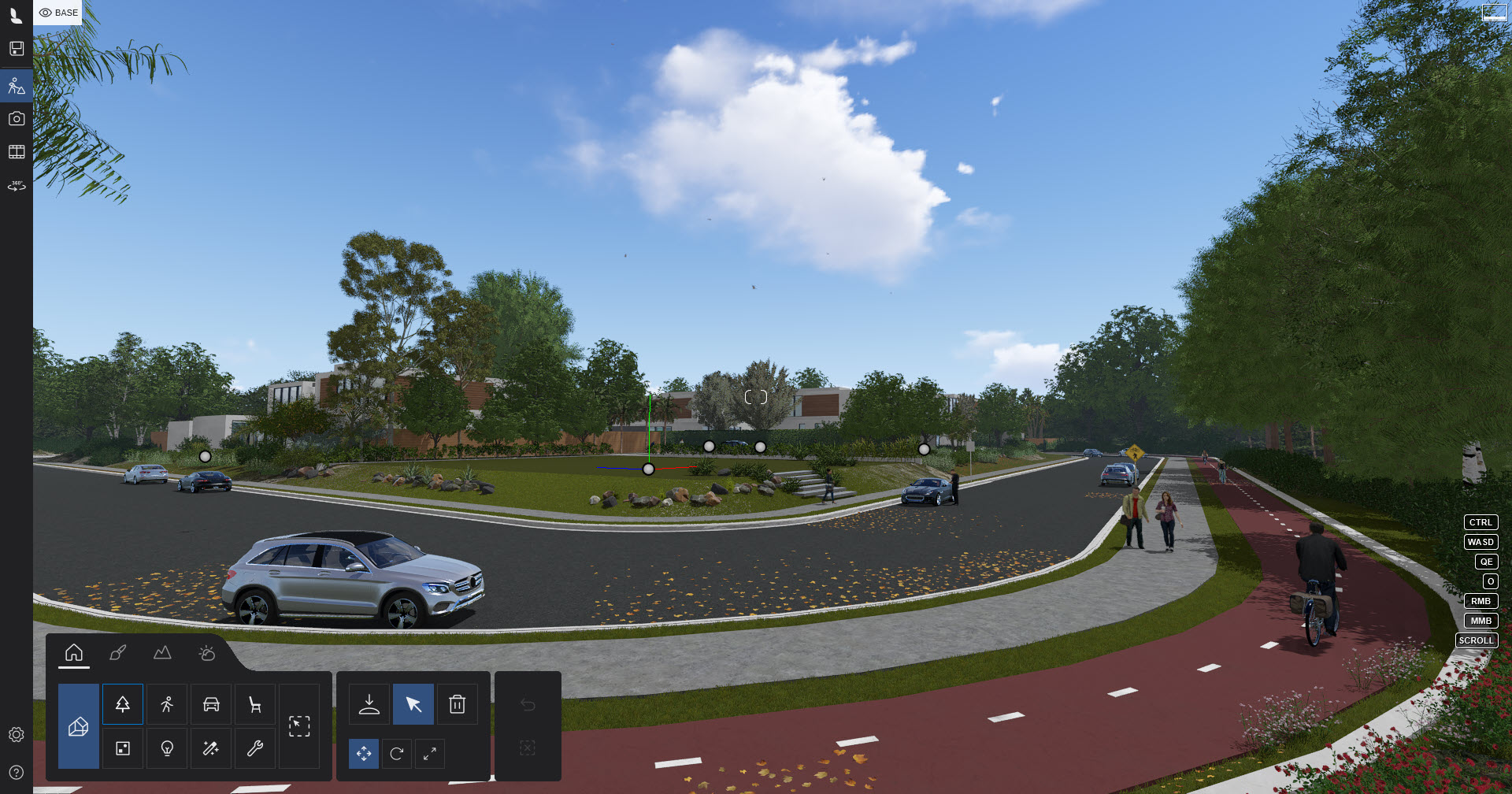Activate the Place object tool
The height and width of the screenshot is (794, 1512).
[369, 704]
